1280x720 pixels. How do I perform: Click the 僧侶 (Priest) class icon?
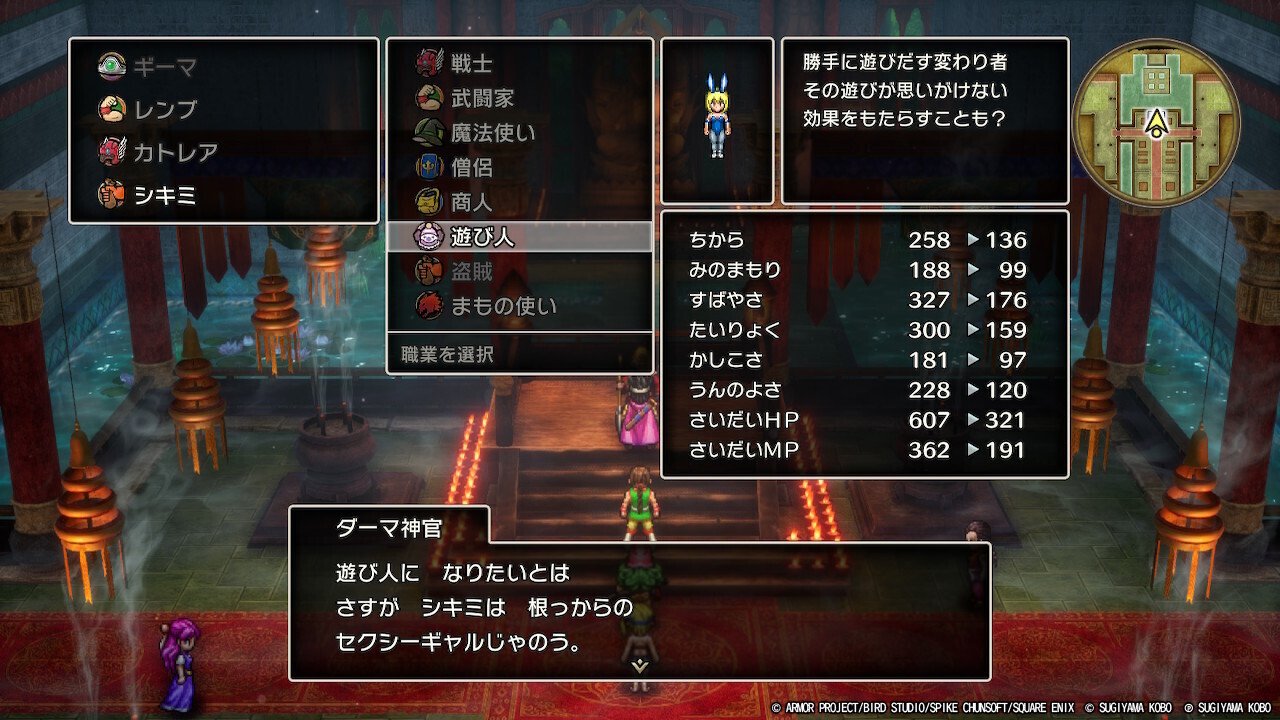tap(428, 168)
